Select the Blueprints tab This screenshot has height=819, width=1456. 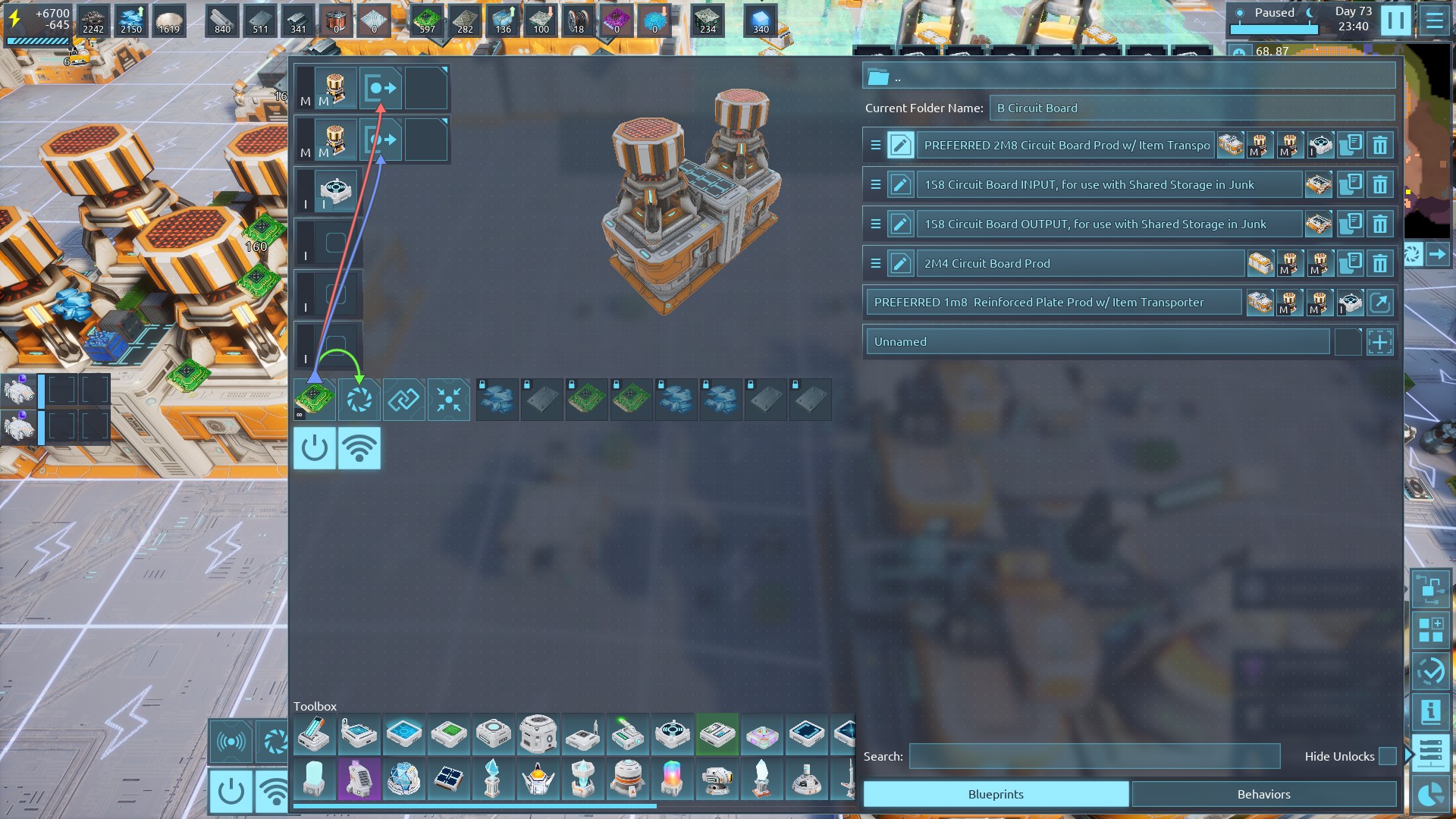996,794
